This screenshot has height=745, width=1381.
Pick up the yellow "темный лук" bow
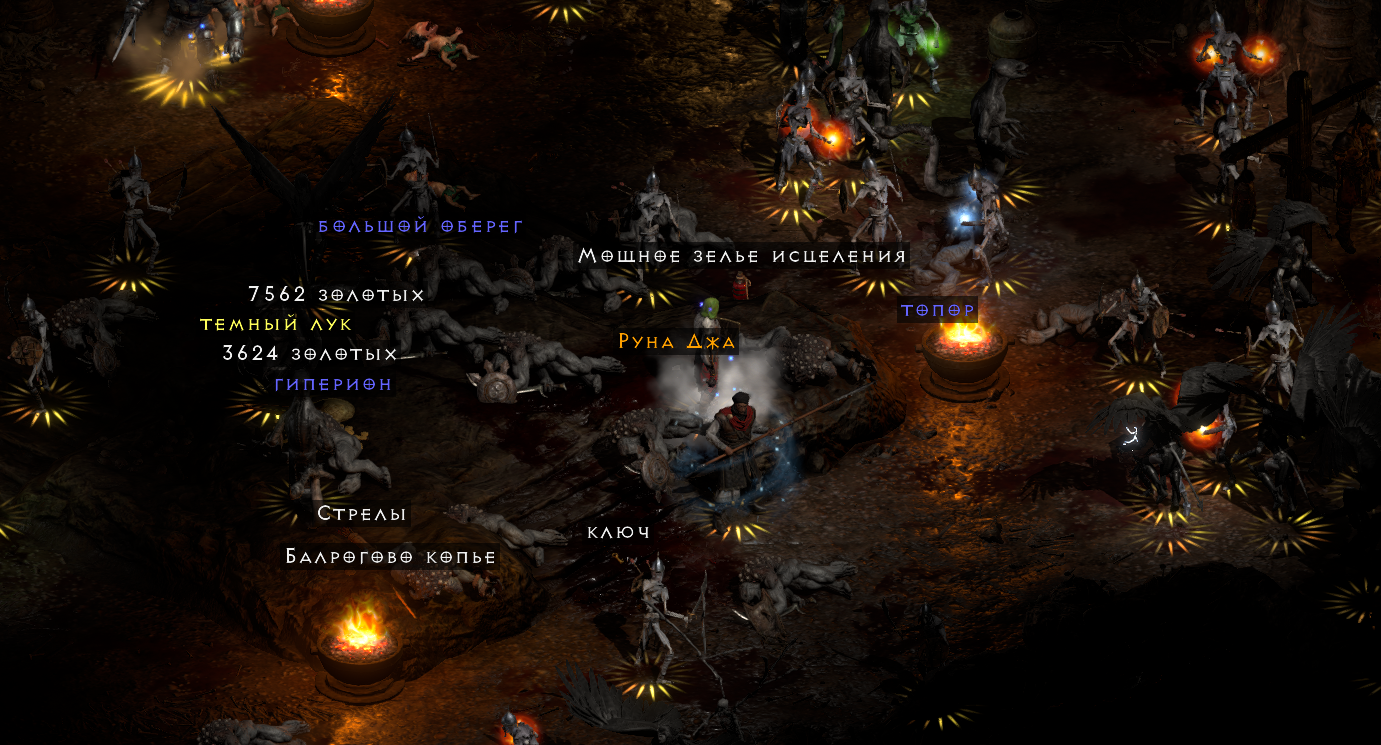275,324
